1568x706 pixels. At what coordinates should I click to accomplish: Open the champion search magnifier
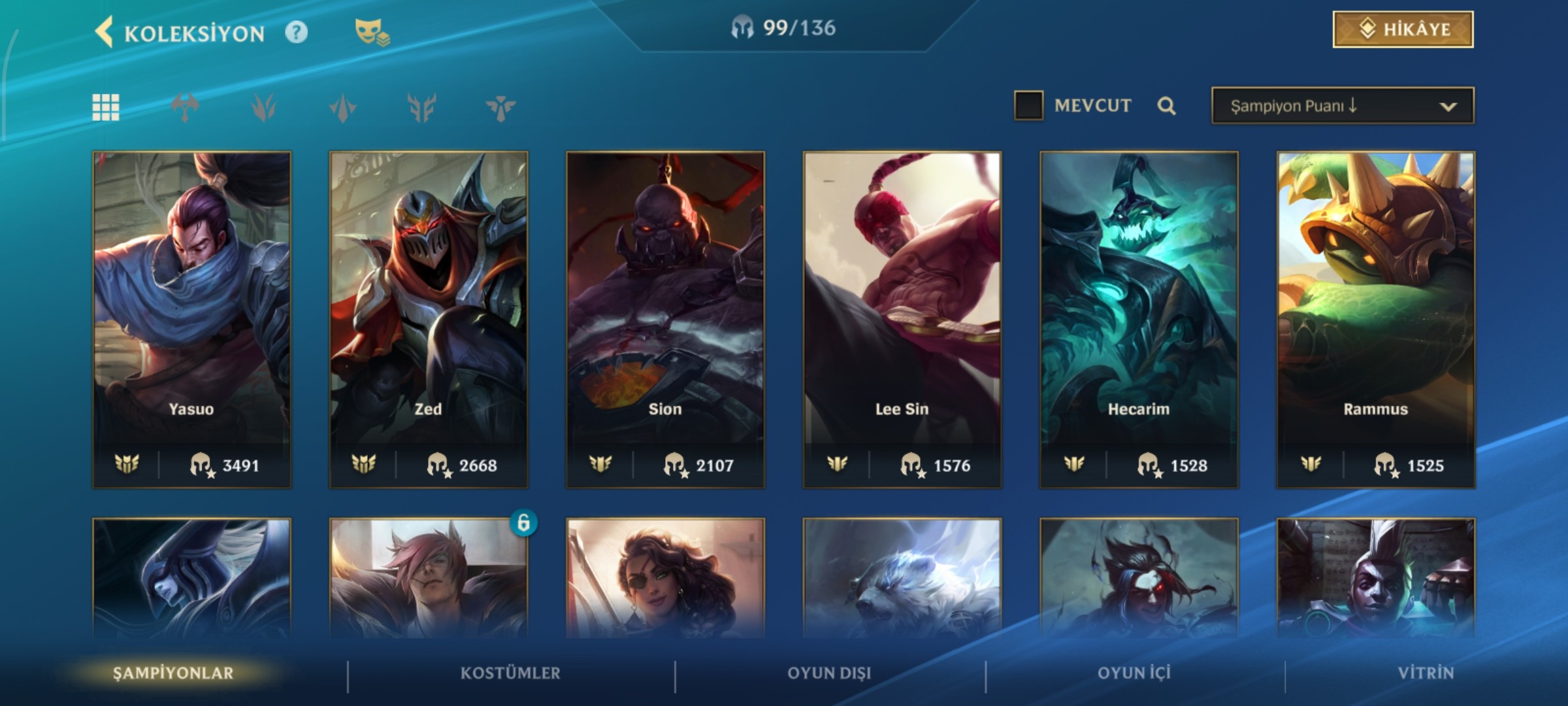pos(1167,106)
